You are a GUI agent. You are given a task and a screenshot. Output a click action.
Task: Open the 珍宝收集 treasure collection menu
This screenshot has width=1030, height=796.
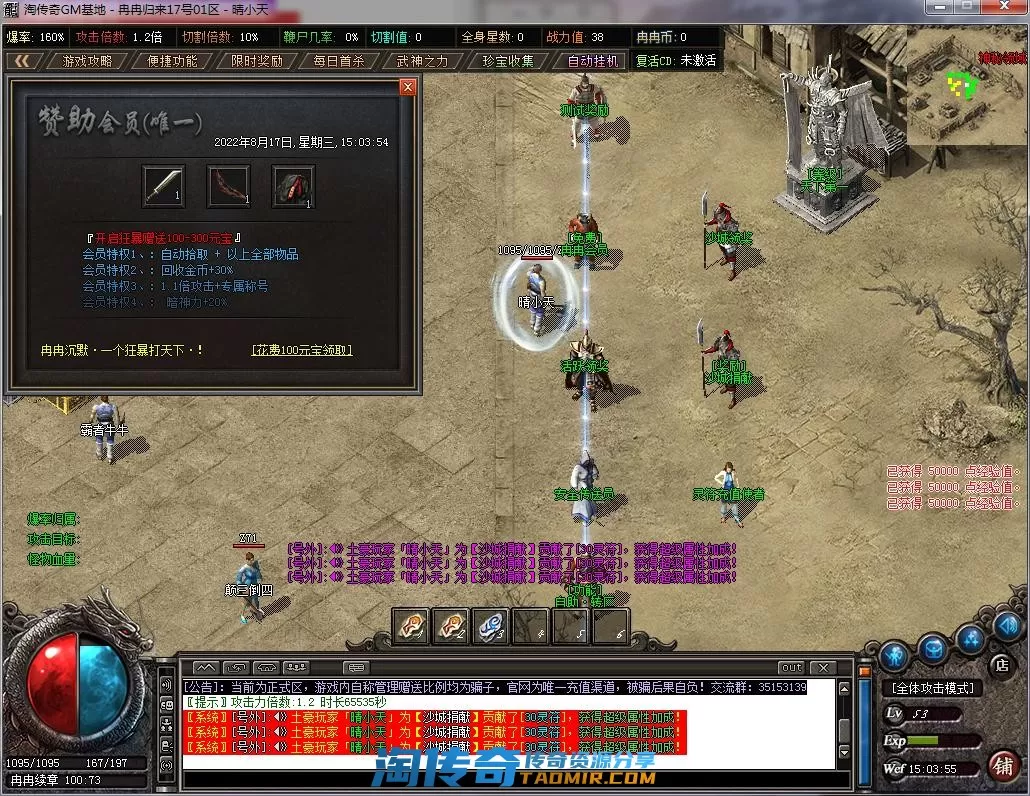pyautogui.click(x=508, y=61)
